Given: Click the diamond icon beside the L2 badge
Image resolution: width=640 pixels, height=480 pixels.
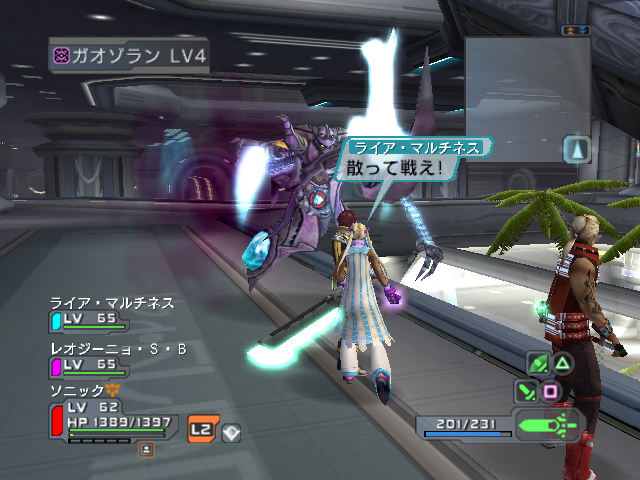Looking at the screenshot, I should click(230, 431).
